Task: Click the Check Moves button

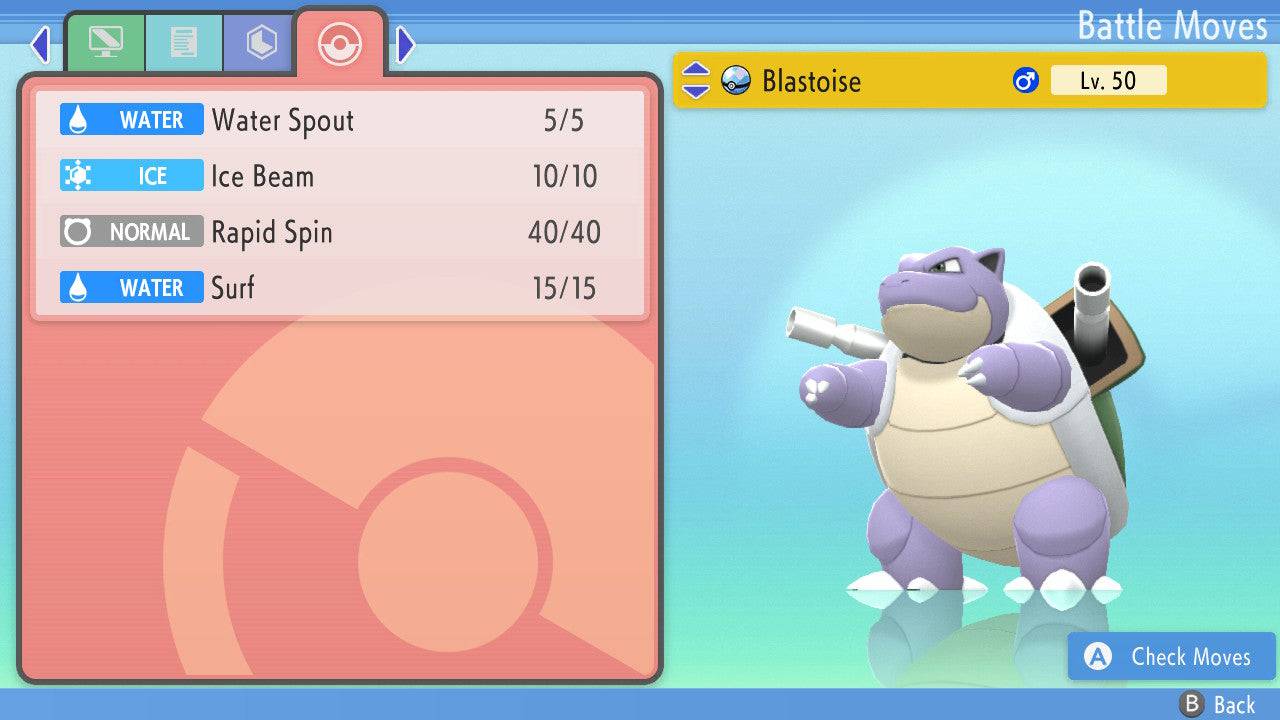Action: [1171, 657]
